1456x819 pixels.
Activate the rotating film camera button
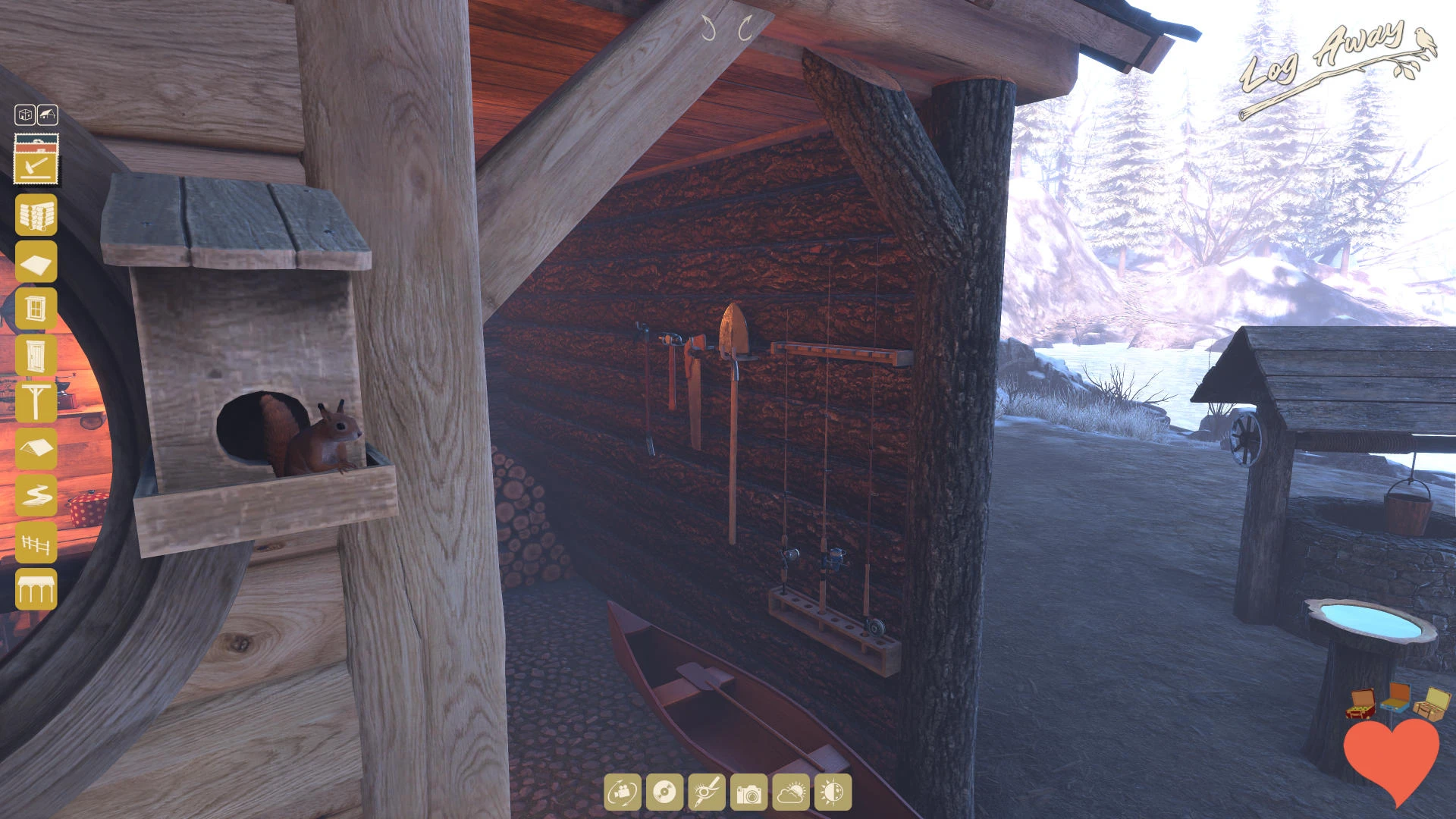coord(623,792)
